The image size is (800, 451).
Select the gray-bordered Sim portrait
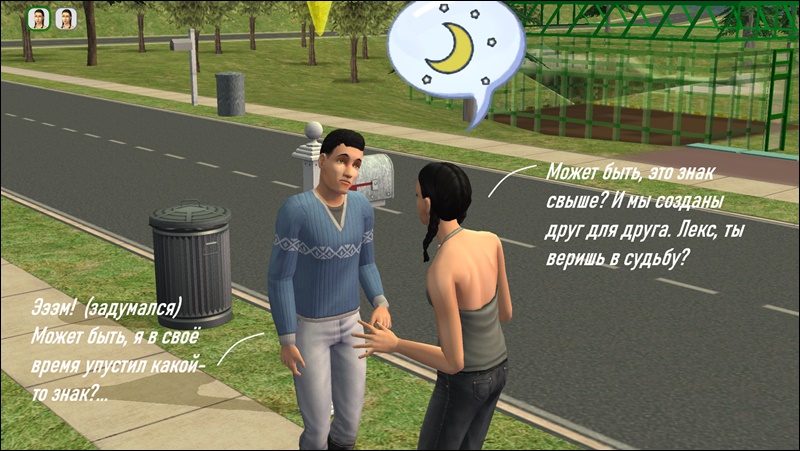65,19
